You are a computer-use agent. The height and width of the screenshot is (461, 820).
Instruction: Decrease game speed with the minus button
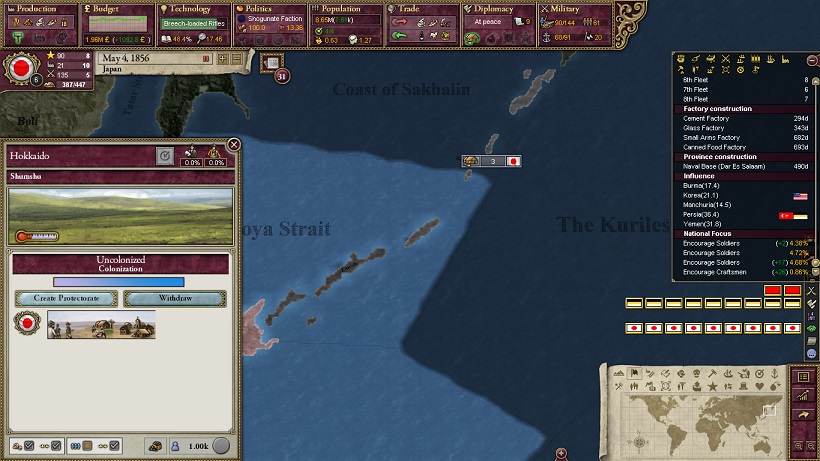237,59
